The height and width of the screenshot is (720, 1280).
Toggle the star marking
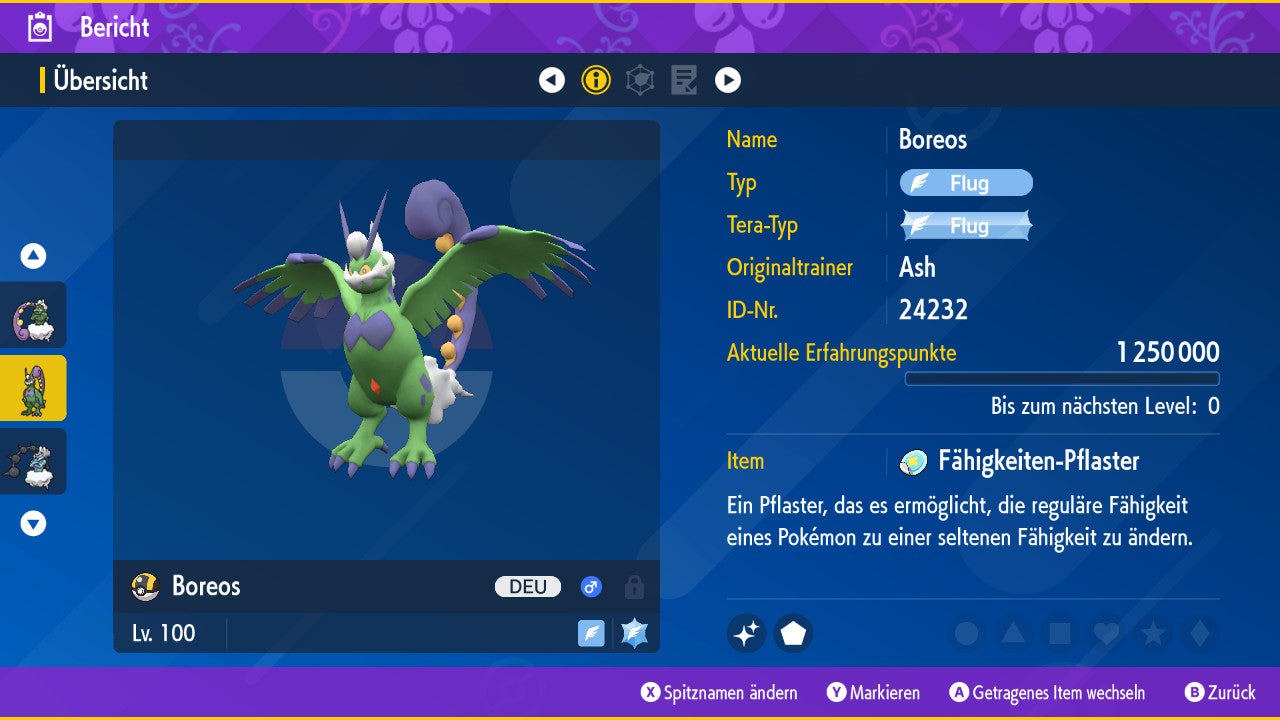pyautogui.click(x=1153, y=634)
